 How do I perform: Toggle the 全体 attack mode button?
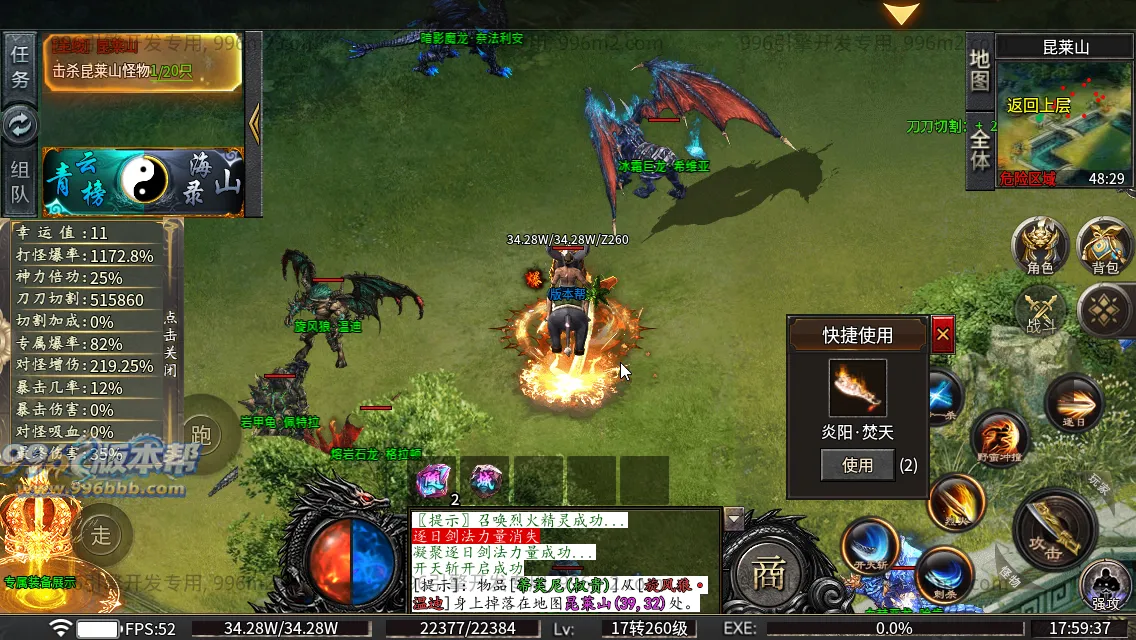980,148
